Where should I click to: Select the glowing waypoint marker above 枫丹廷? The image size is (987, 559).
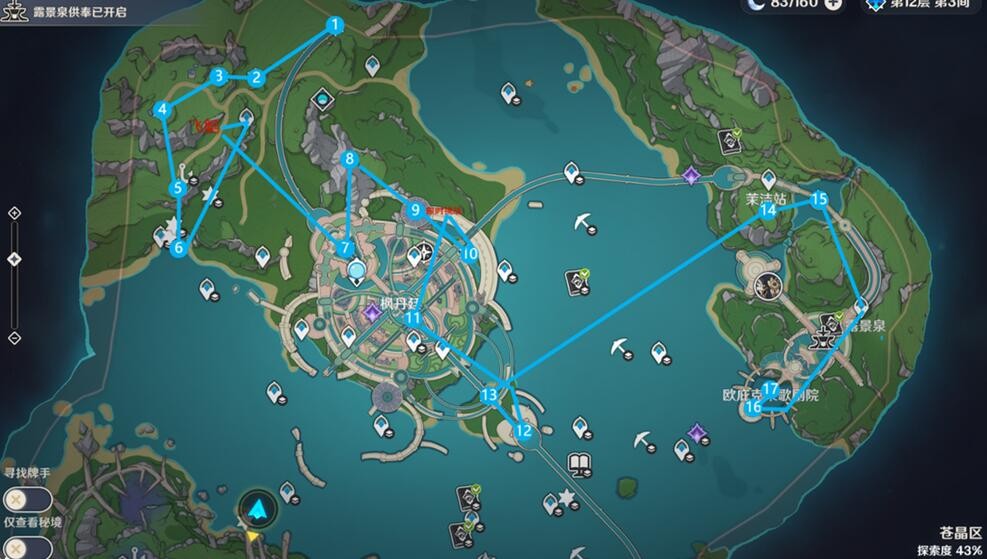pos(356,269)
